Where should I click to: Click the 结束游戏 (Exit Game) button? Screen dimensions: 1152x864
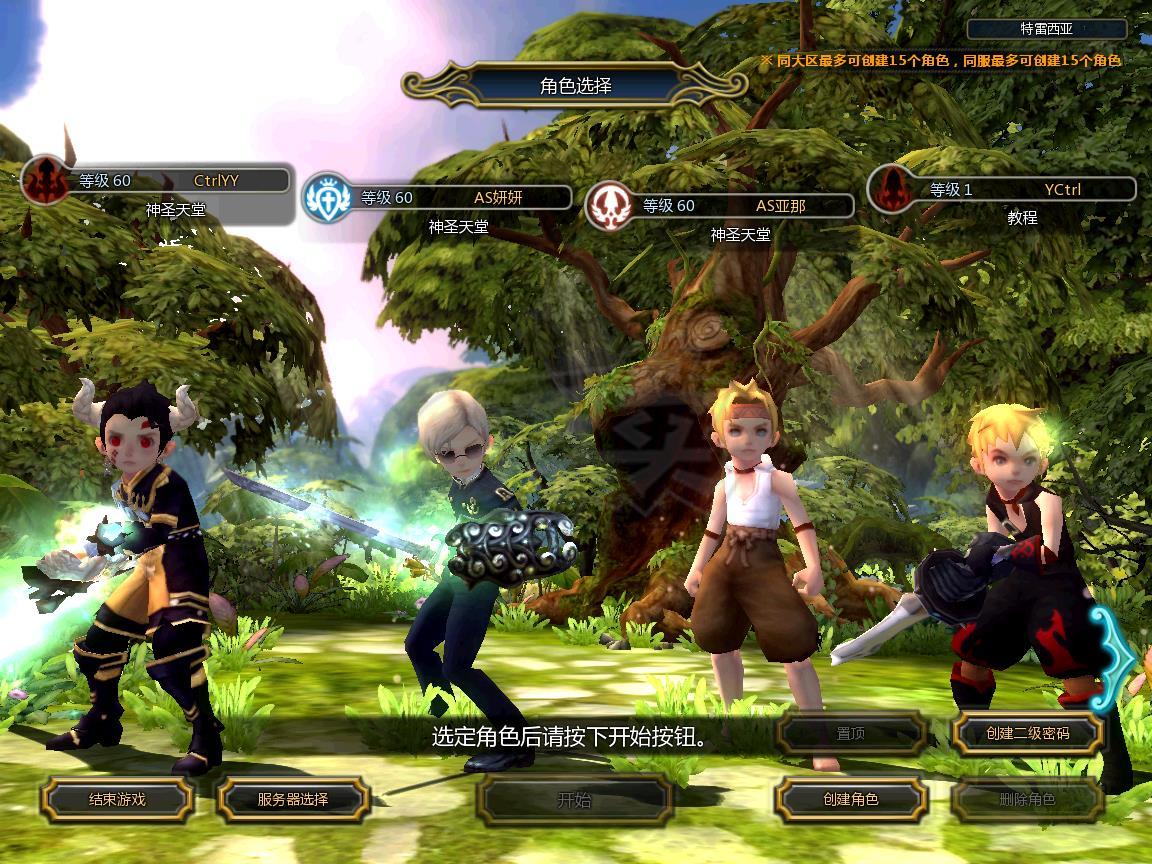[117, 799]
